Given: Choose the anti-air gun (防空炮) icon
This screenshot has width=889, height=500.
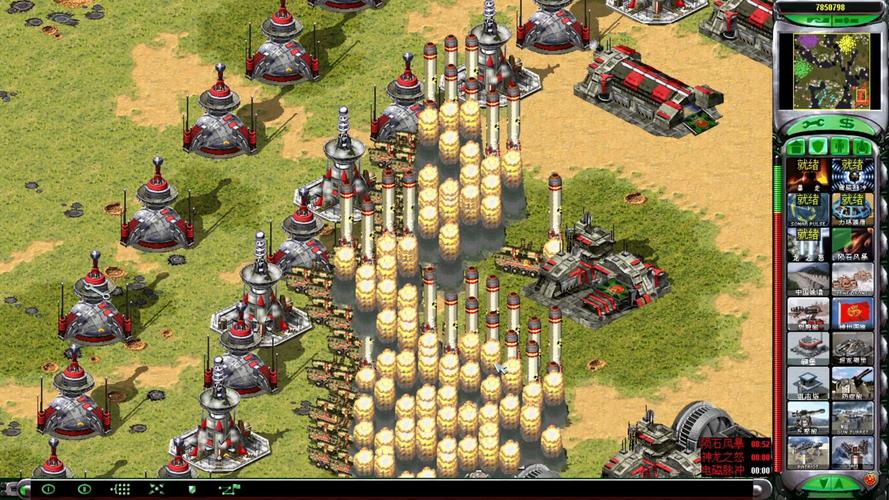Looking at the screenshot, I should (852, 383).
